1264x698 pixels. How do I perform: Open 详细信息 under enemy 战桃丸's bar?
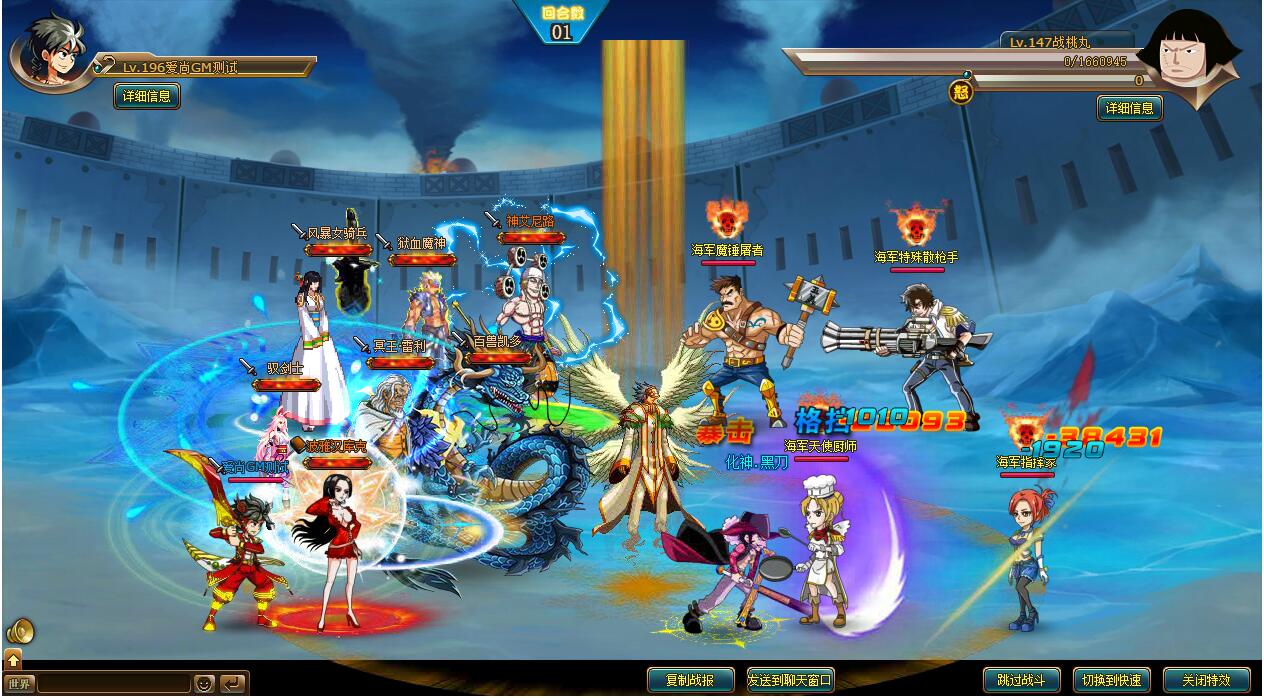(1130, 108)
